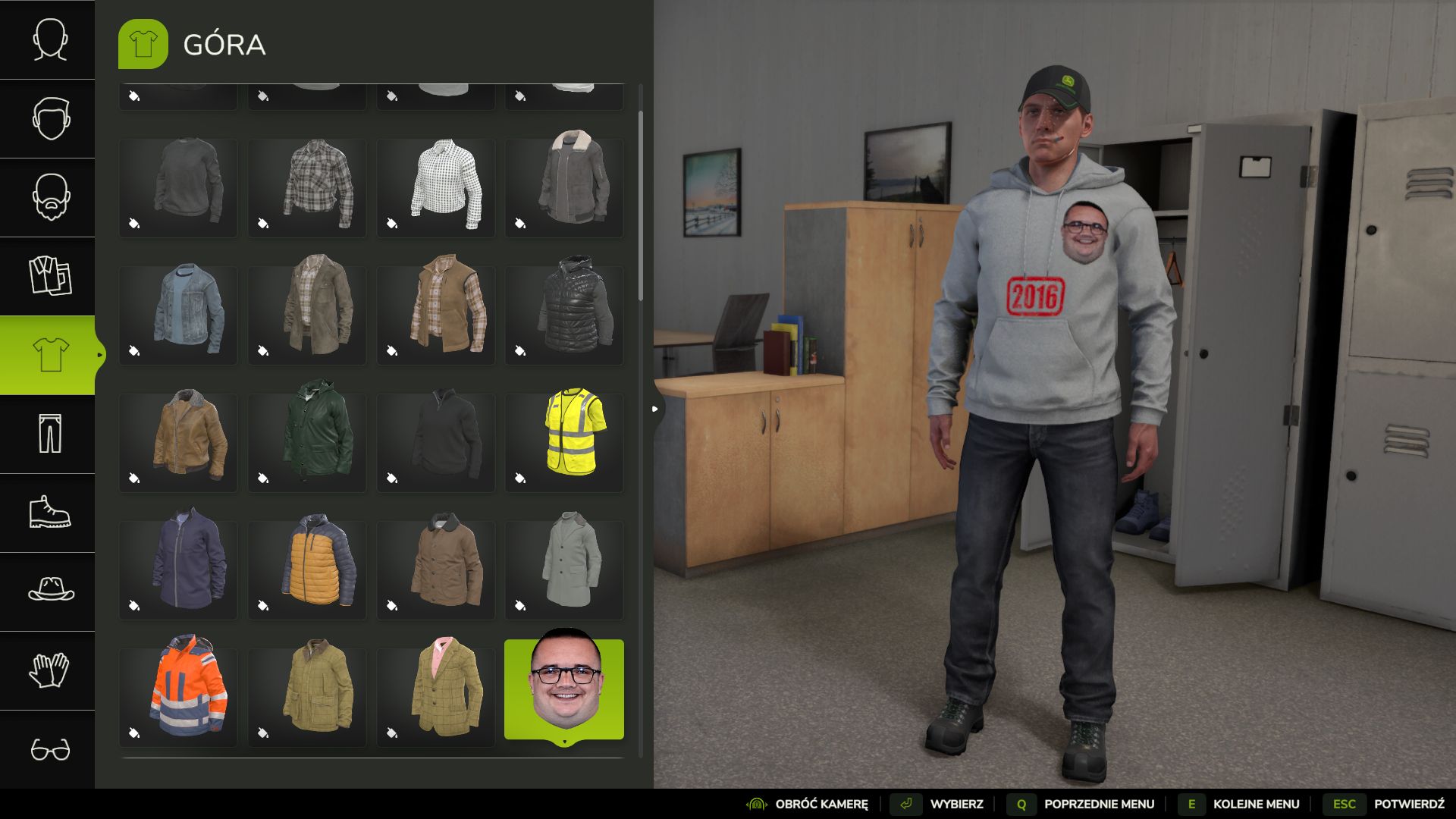
Task: Click the GÓRA shirt header icon
Action: click(x=143, y=44)
